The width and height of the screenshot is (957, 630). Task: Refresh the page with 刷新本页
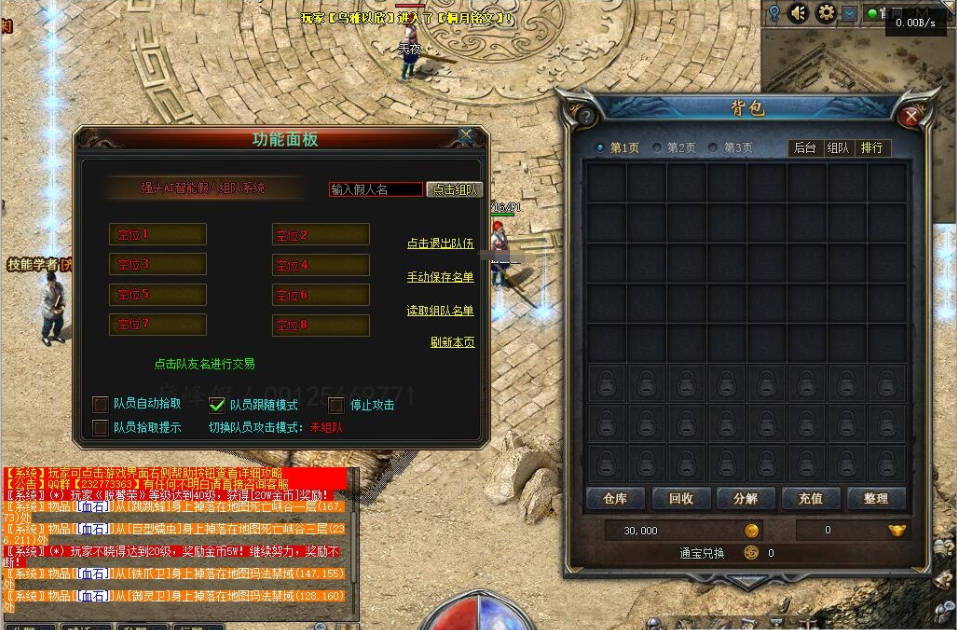pos(452,342)
